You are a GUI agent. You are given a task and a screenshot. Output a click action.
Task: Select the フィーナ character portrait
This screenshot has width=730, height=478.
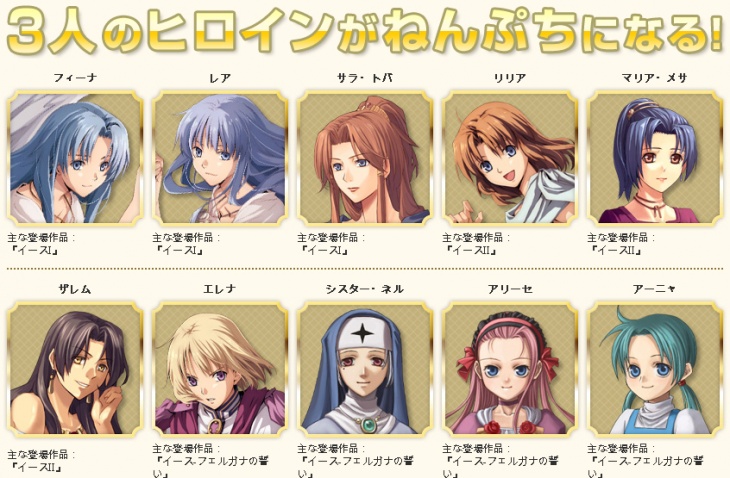click(75, 157)
